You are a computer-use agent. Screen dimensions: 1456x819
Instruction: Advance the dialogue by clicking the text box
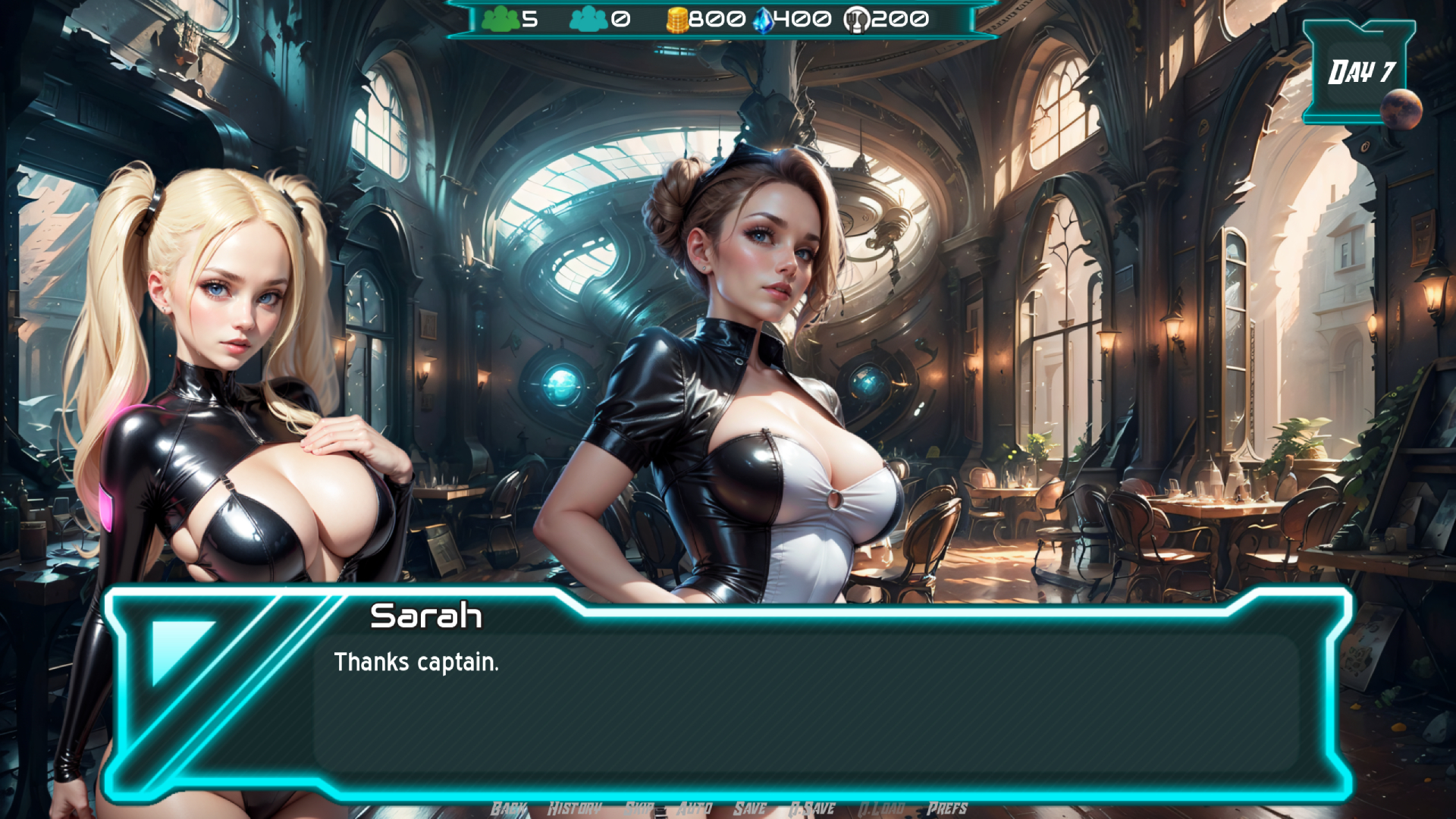[x=804, y=705]
